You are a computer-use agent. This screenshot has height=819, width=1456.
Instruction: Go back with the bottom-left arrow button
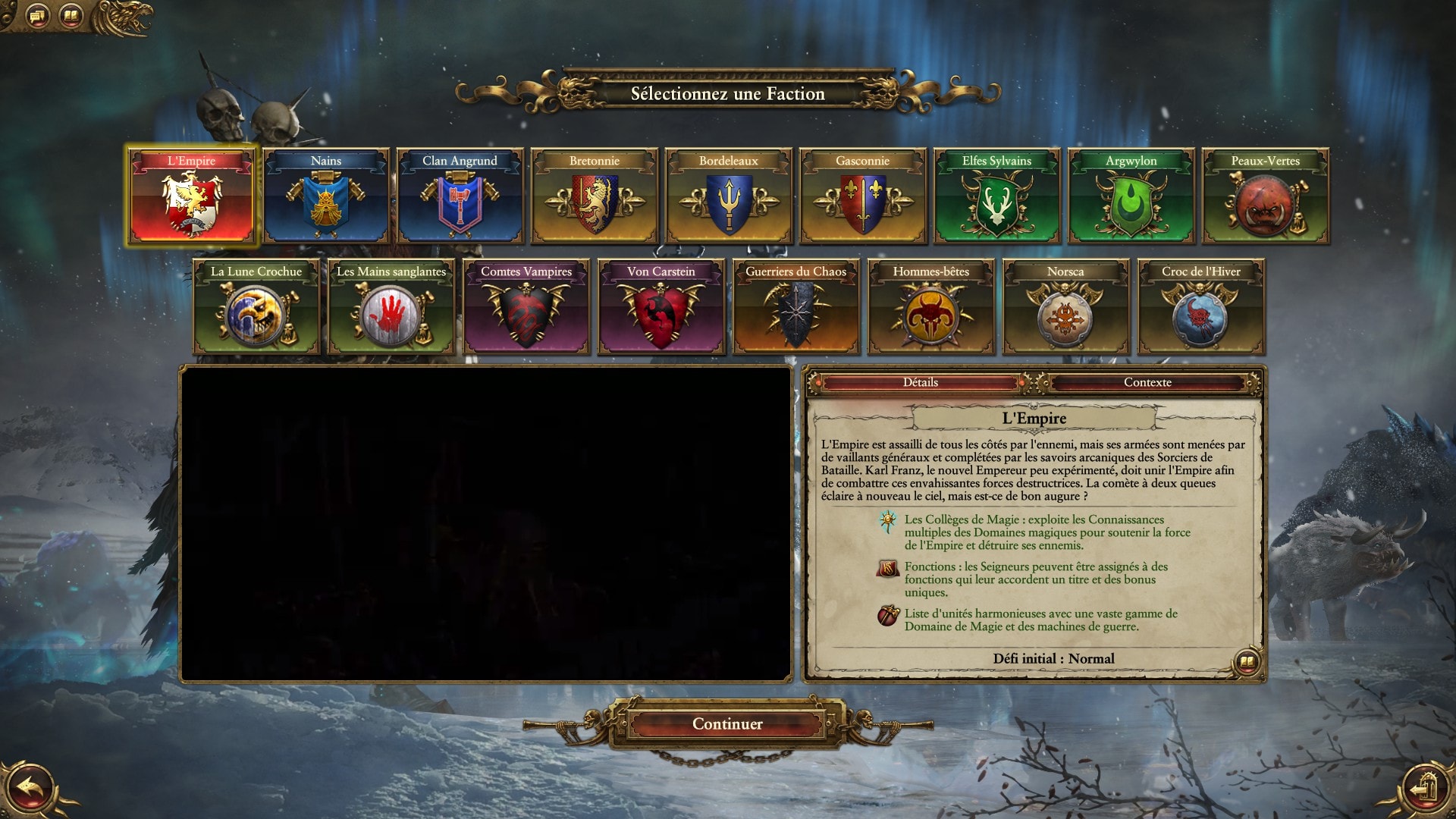[x=30, y=789]
